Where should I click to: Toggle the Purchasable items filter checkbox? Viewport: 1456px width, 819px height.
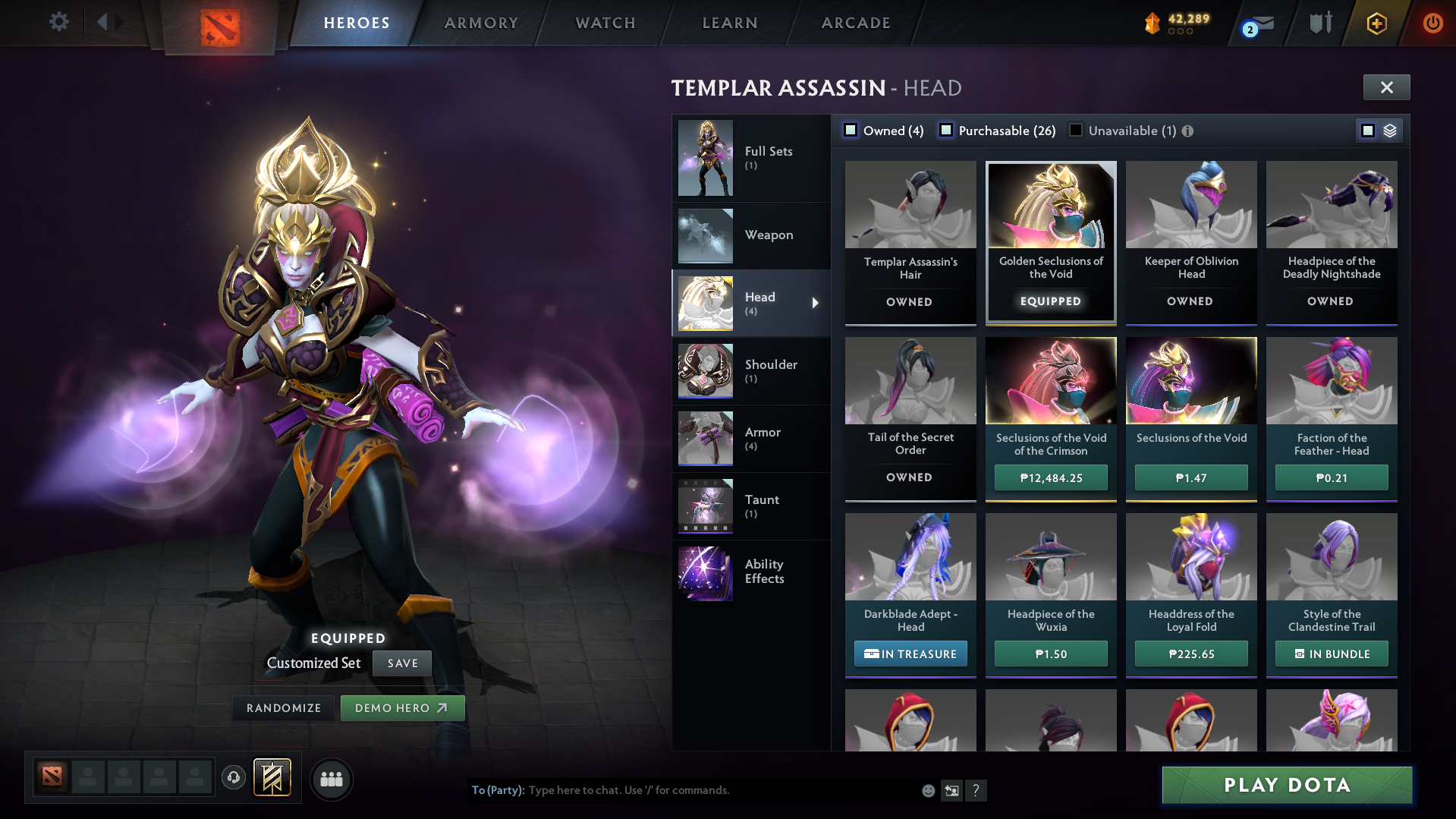[946, 131]
